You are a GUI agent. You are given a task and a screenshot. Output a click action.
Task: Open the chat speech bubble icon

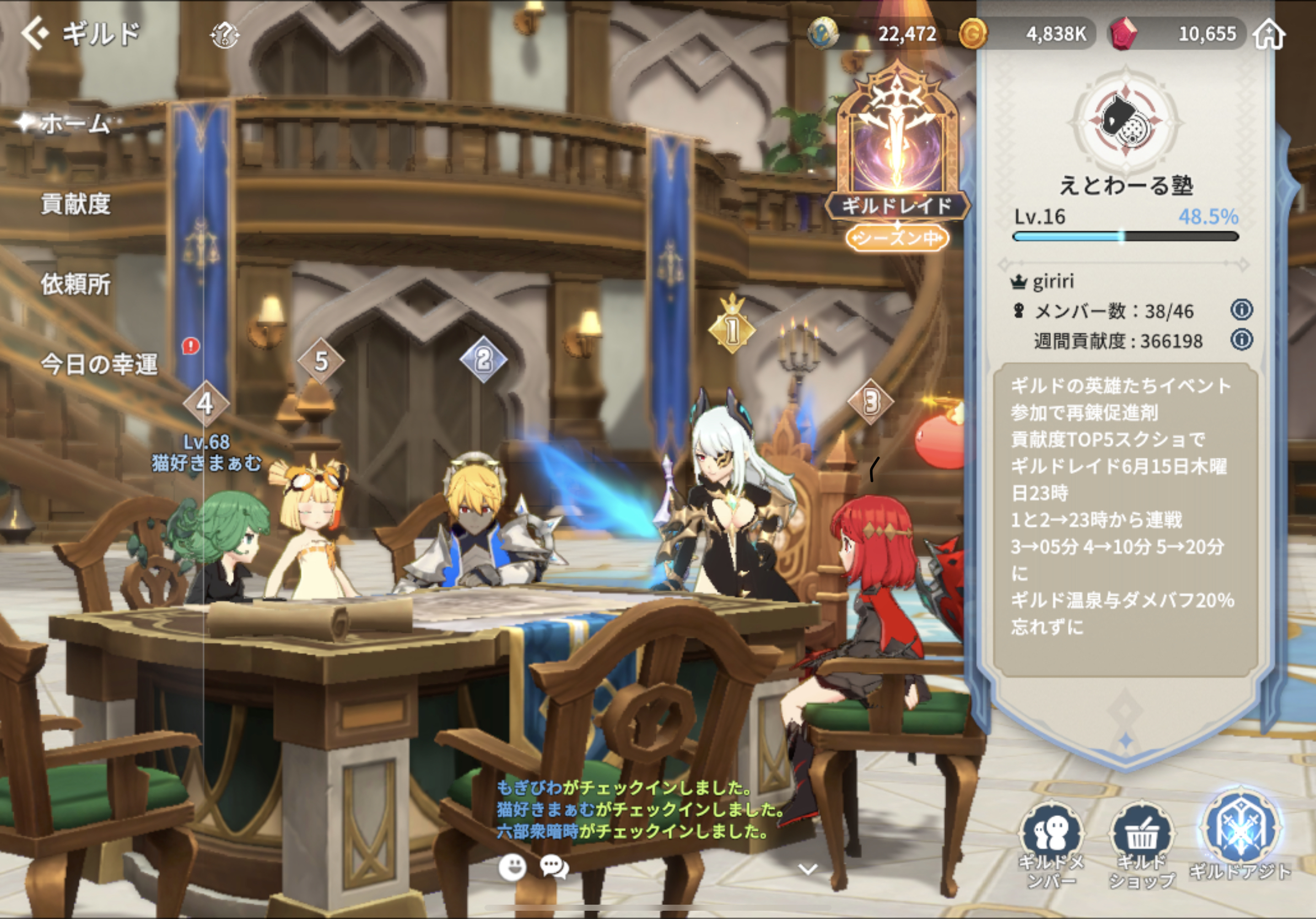click(554, 867)
